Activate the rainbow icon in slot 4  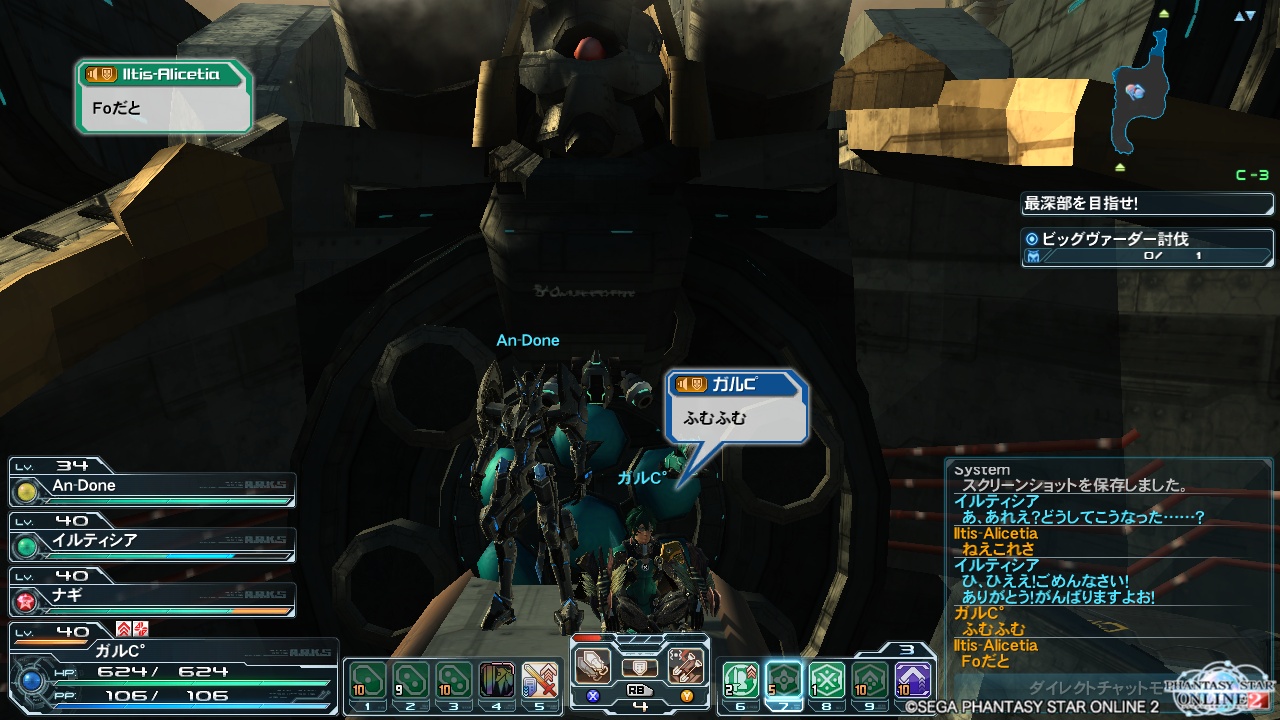pyautogui.click(x=497, y=681)
